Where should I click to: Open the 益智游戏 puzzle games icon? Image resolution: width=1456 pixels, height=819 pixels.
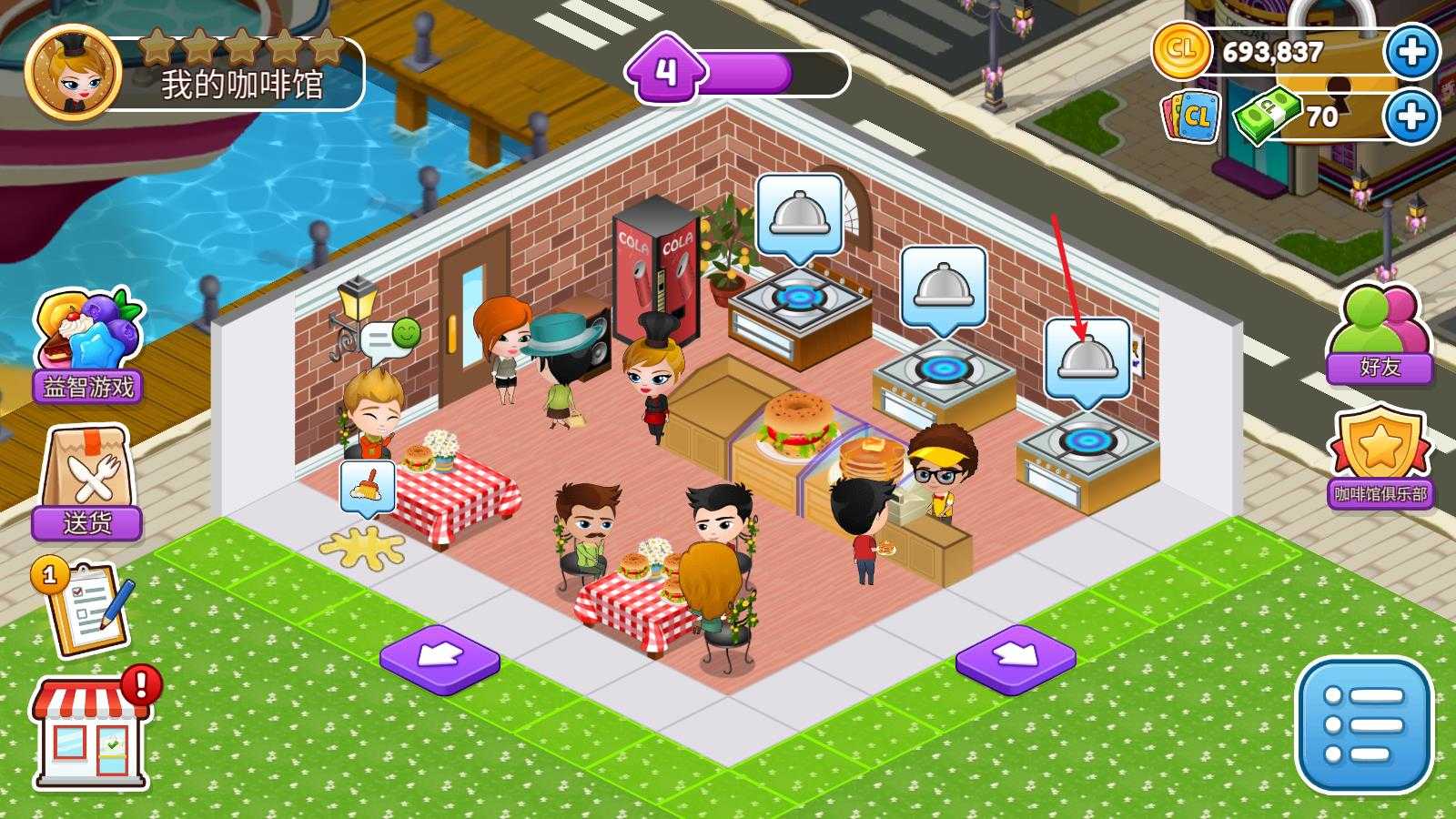point(87,346)
